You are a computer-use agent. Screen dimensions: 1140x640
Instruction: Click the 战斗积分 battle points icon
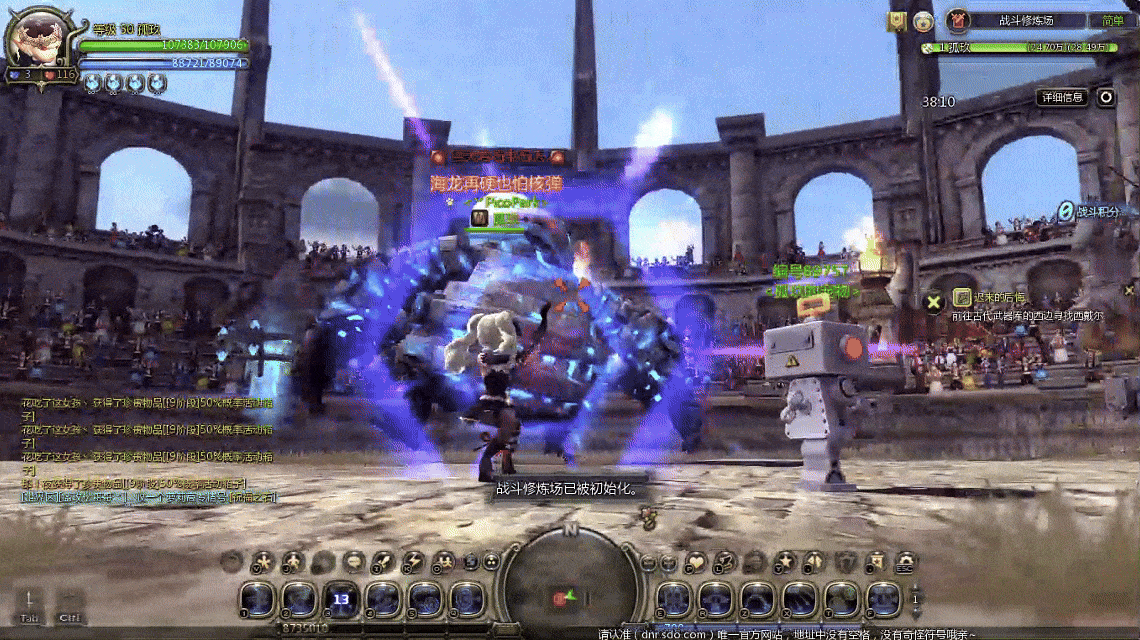(1066, 211)
